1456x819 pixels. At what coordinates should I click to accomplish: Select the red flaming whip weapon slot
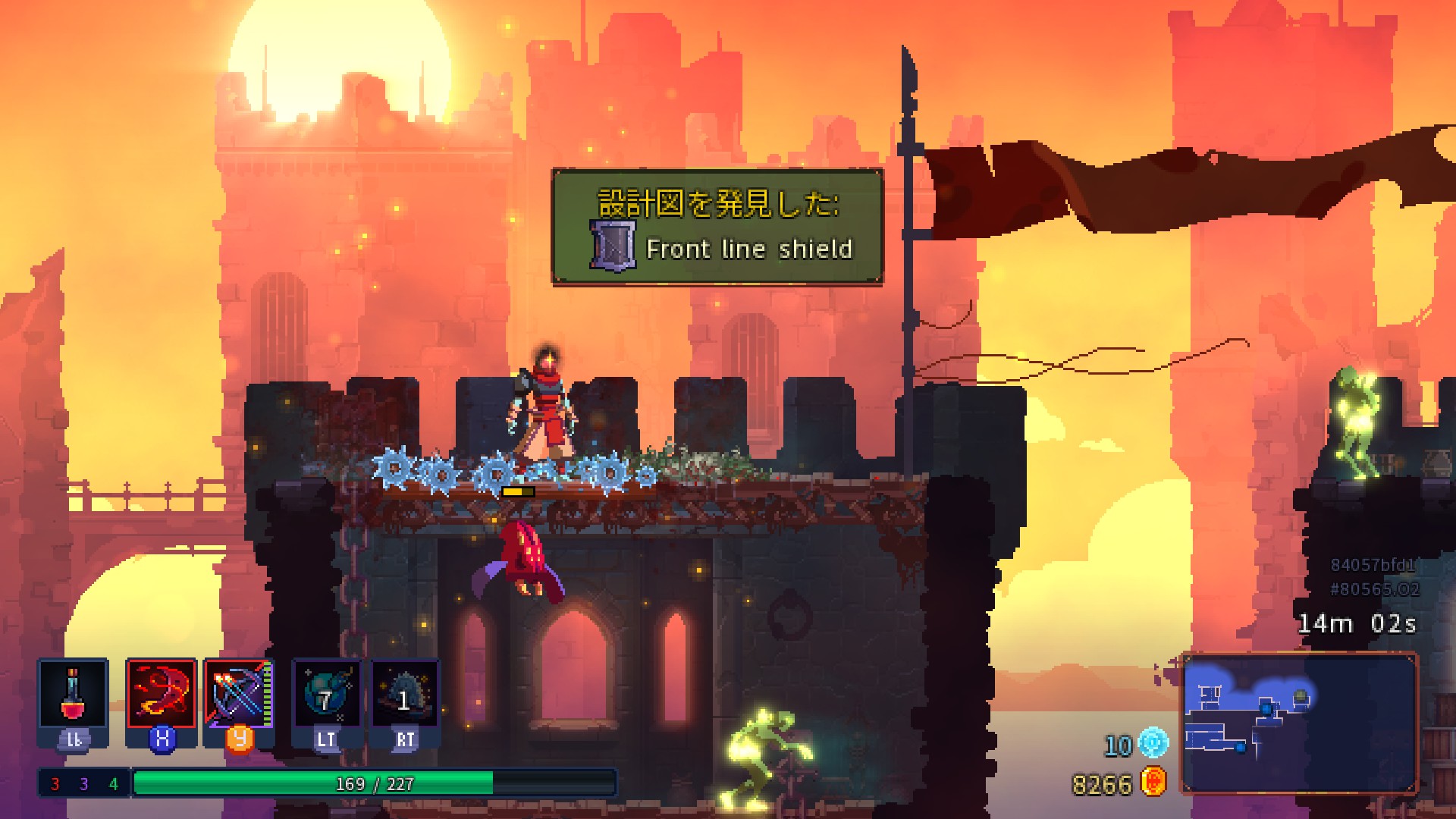pos(162,695)
